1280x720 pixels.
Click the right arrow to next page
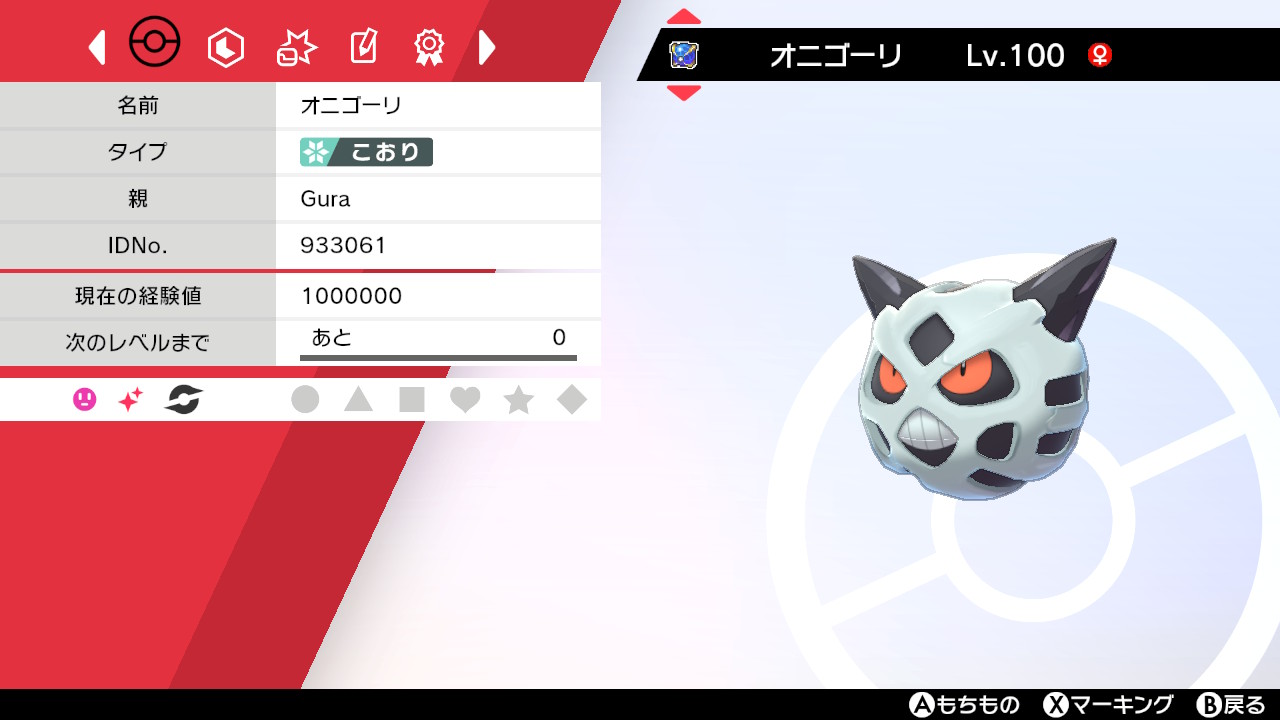click(487, 46)
